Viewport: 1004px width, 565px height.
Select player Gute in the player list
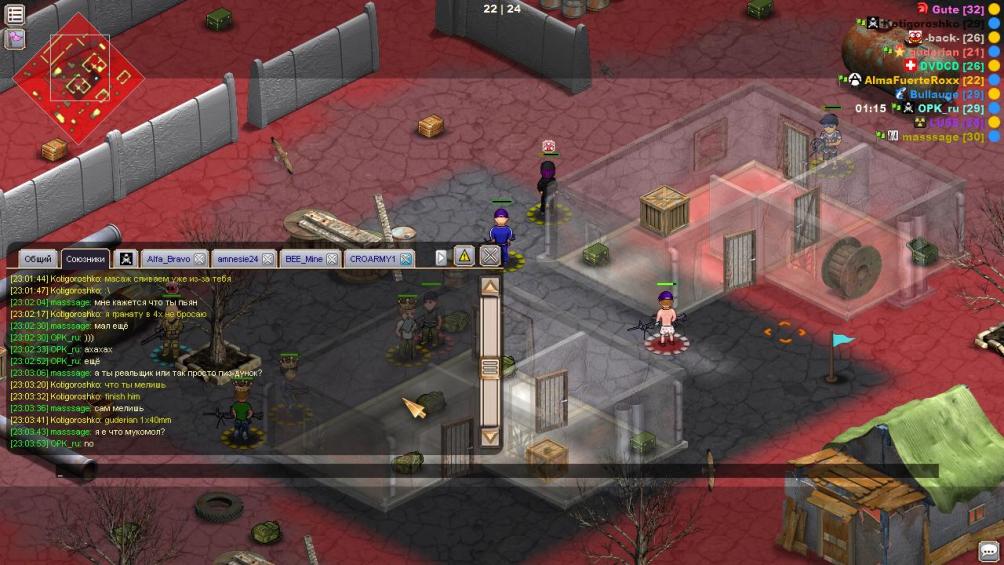tap(945, 9)
